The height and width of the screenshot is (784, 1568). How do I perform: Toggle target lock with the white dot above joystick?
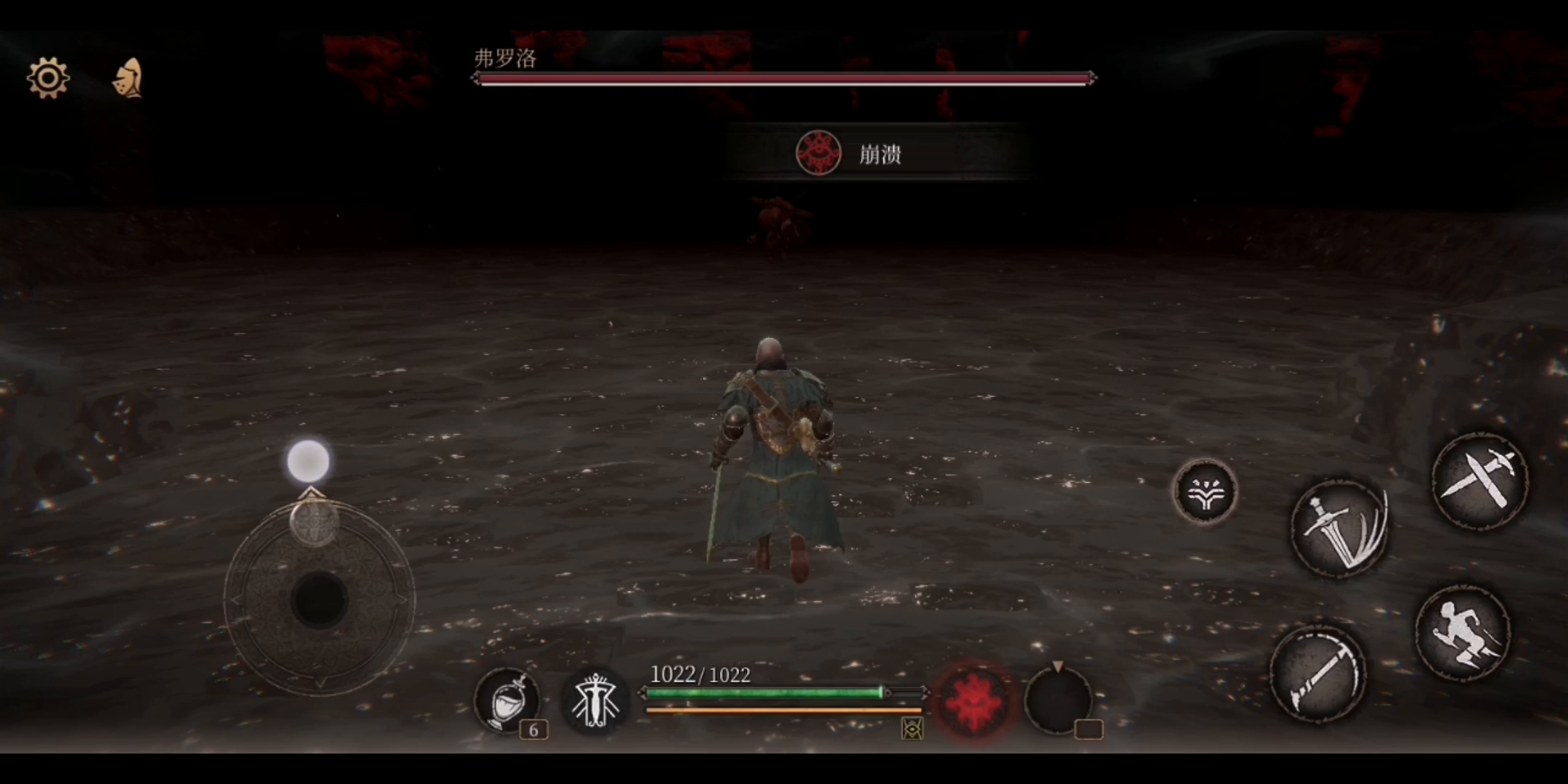(309, 459)
